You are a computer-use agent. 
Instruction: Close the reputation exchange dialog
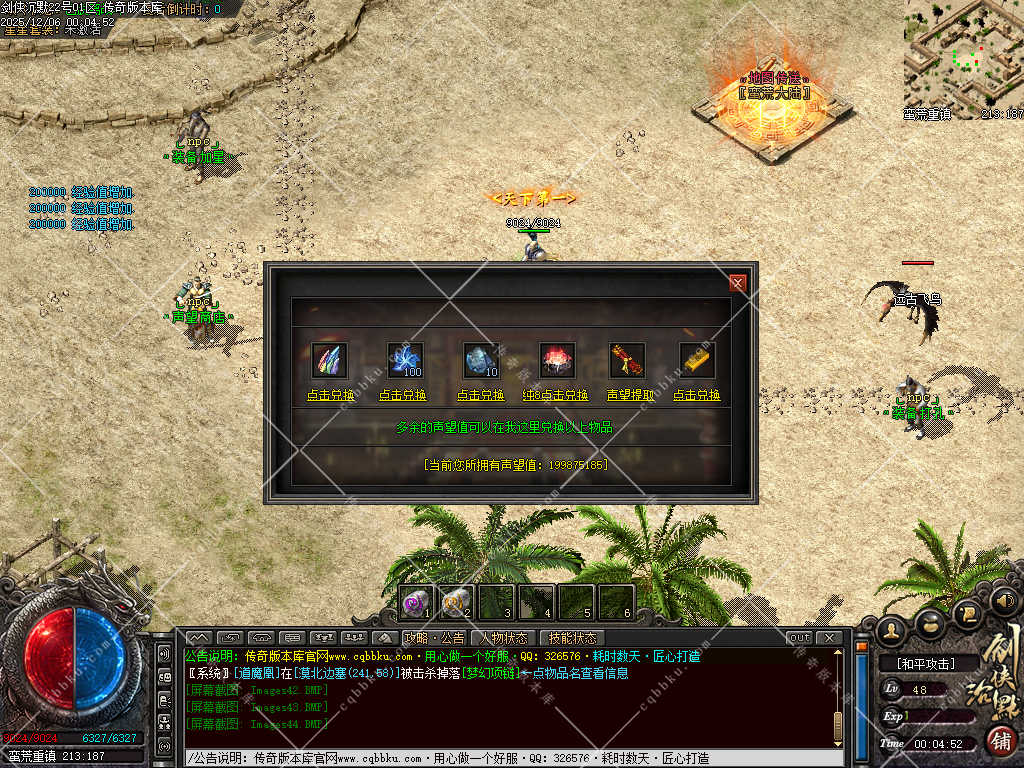[738, 283]
